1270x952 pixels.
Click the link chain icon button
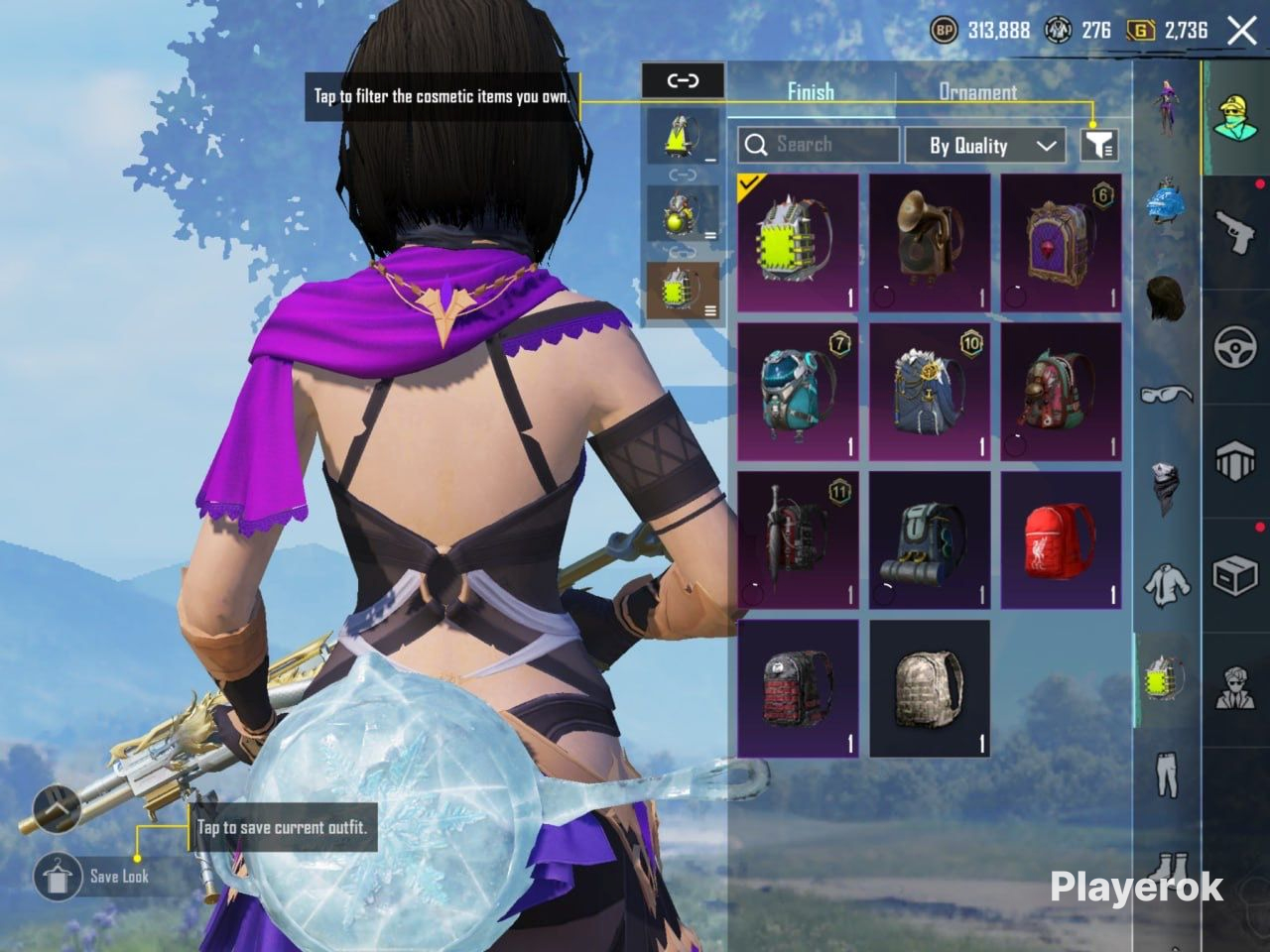(683, 80)
